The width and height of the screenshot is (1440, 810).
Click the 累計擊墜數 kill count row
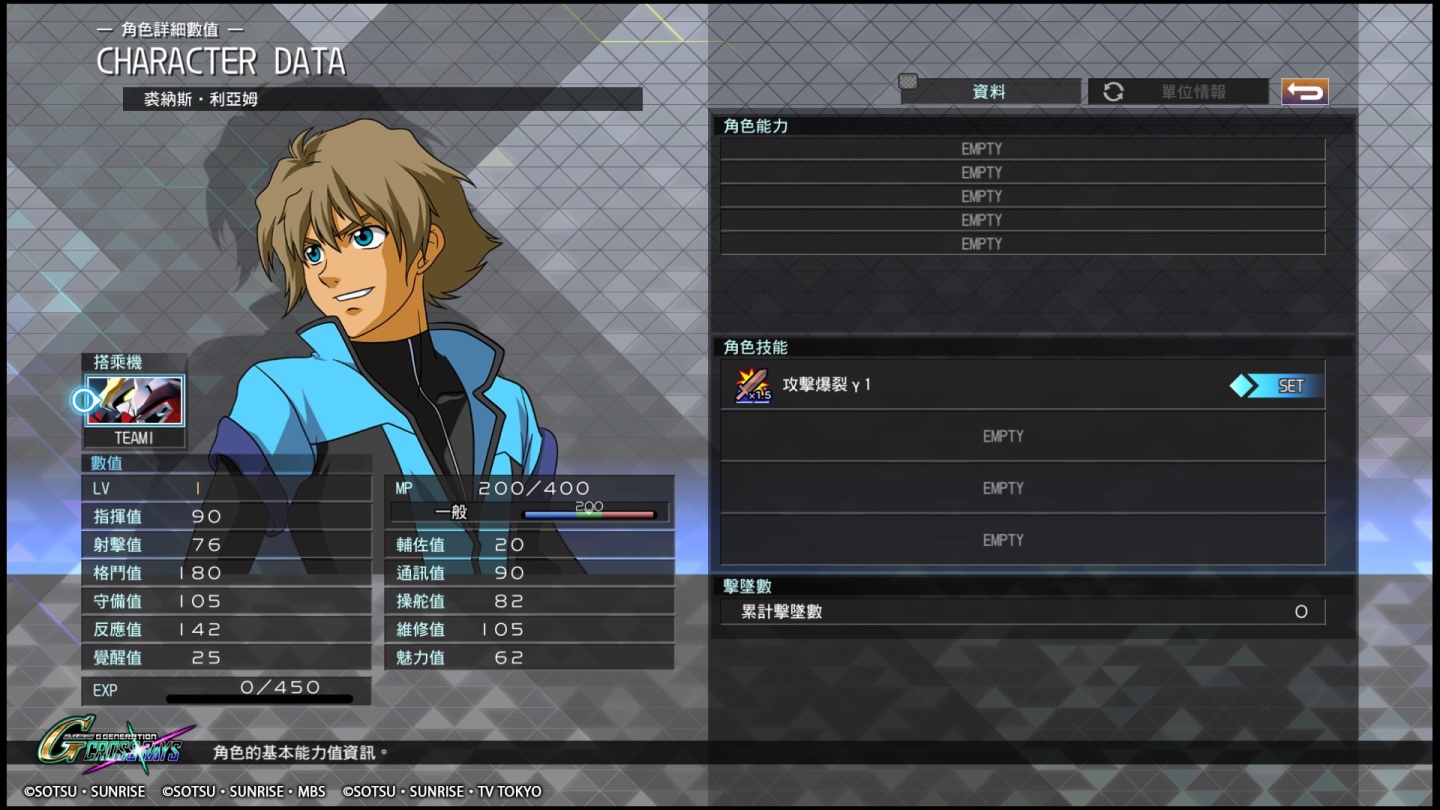pos(1022,610)
